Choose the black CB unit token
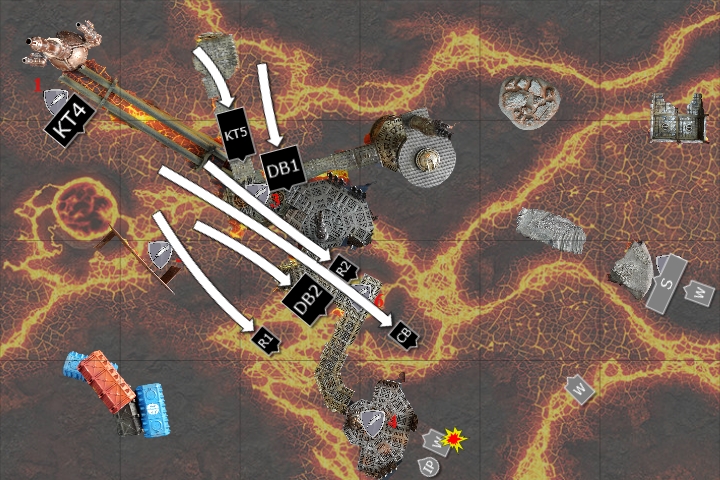Screen dimensions: 720x480 (x=404, y=334)
